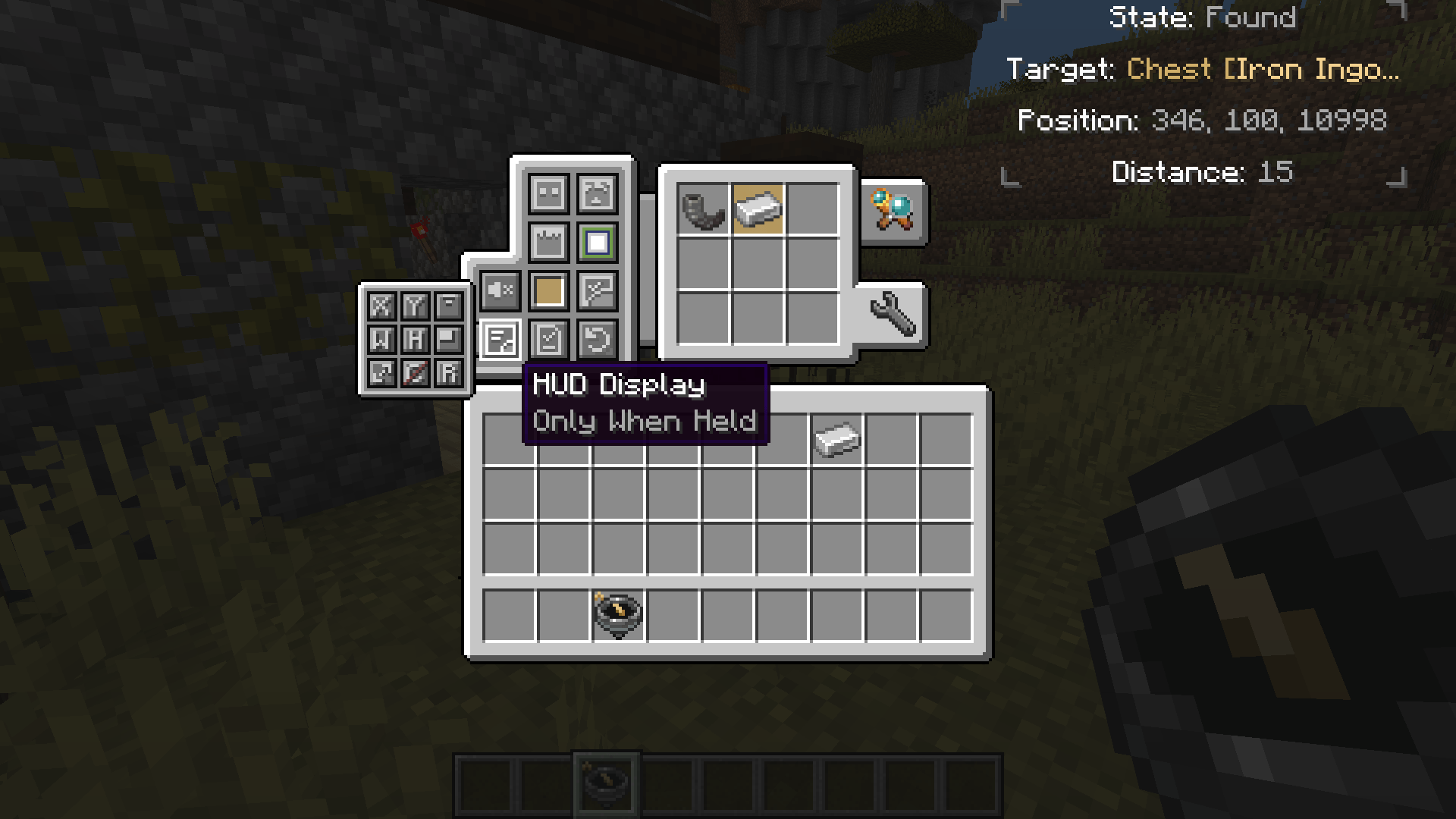Click the grass-top block icon

(x=548, y=242)
